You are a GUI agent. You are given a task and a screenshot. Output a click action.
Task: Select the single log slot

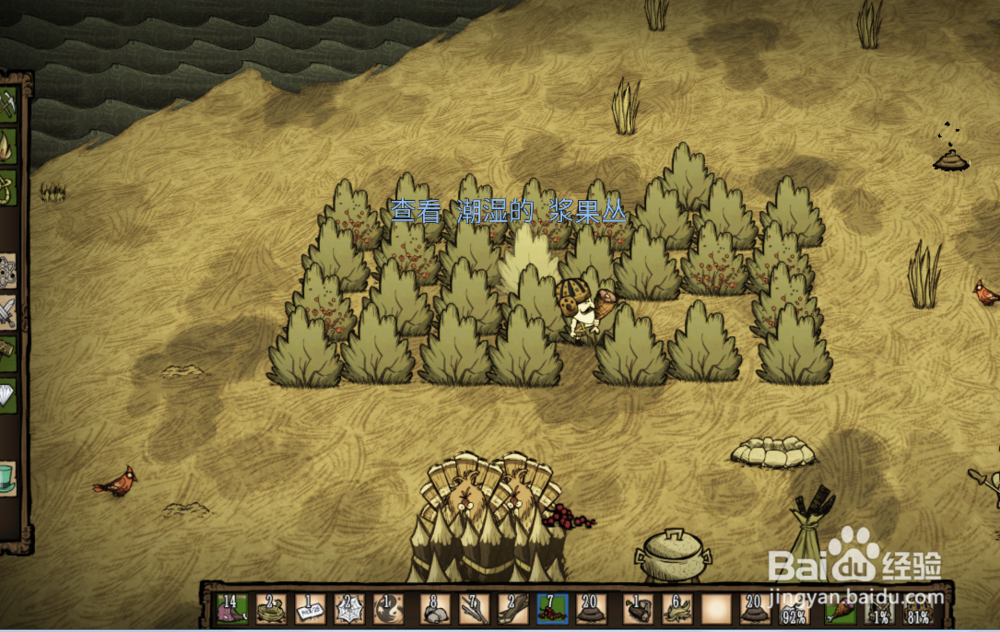tap(637, 608)
